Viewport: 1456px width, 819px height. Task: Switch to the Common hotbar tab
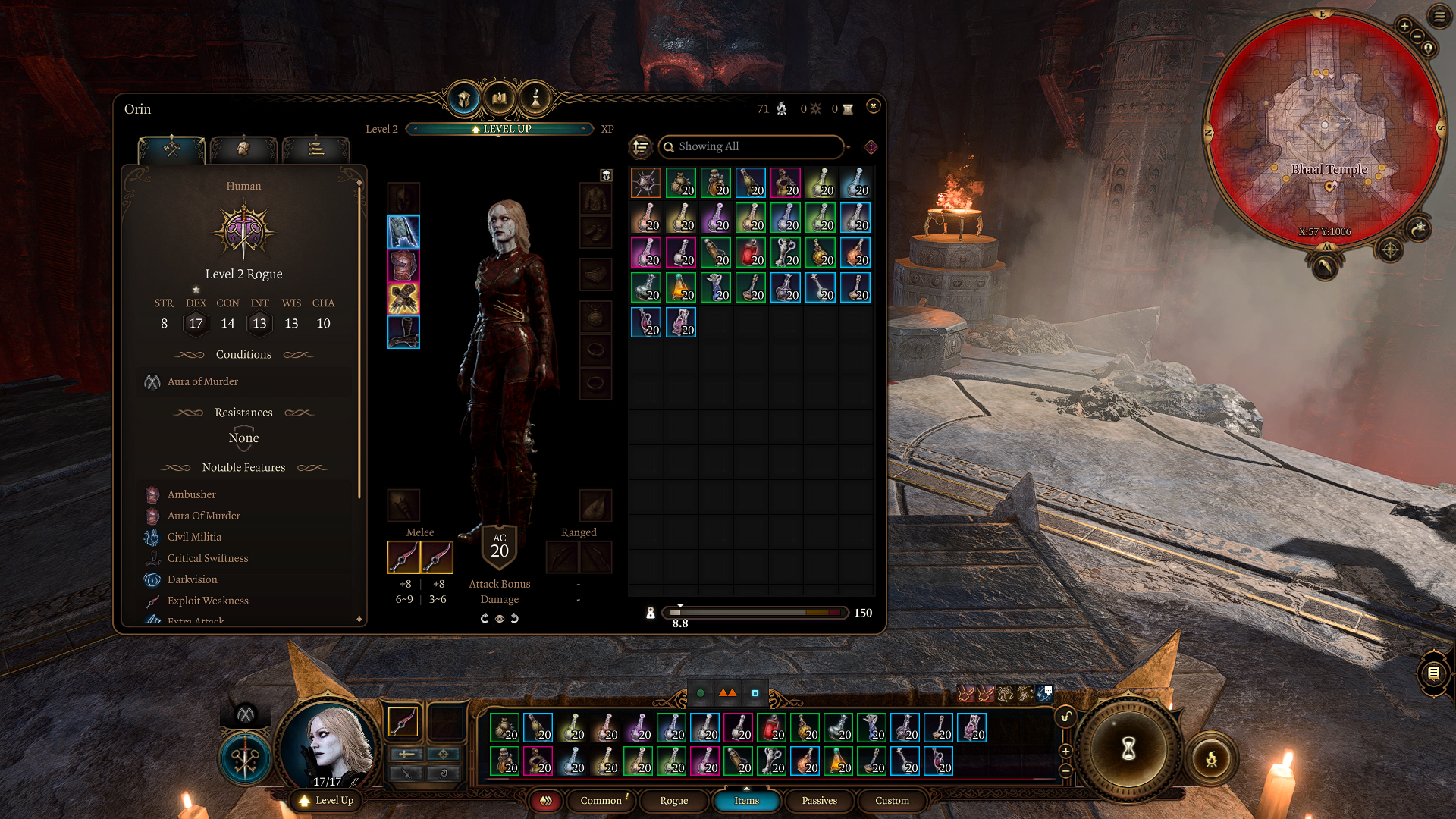pos(601,800)
